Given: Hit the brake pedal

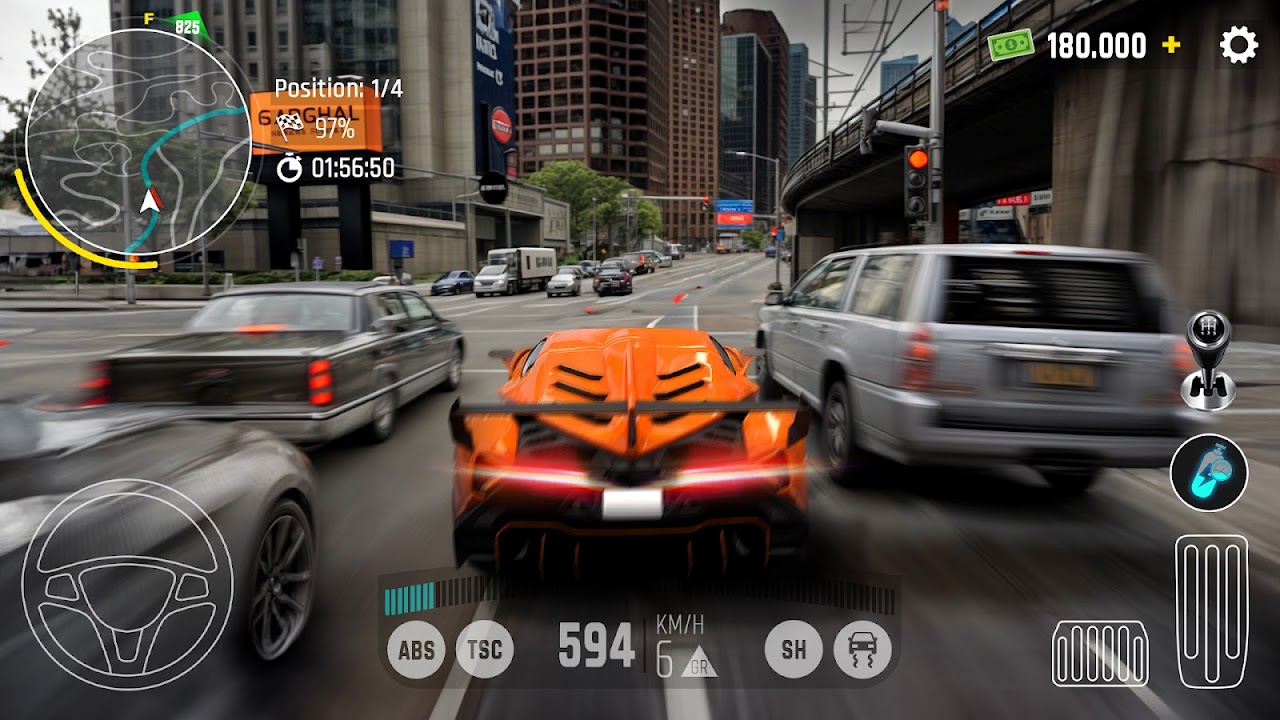Looking at the screenshot, I should click(1100, 653).
